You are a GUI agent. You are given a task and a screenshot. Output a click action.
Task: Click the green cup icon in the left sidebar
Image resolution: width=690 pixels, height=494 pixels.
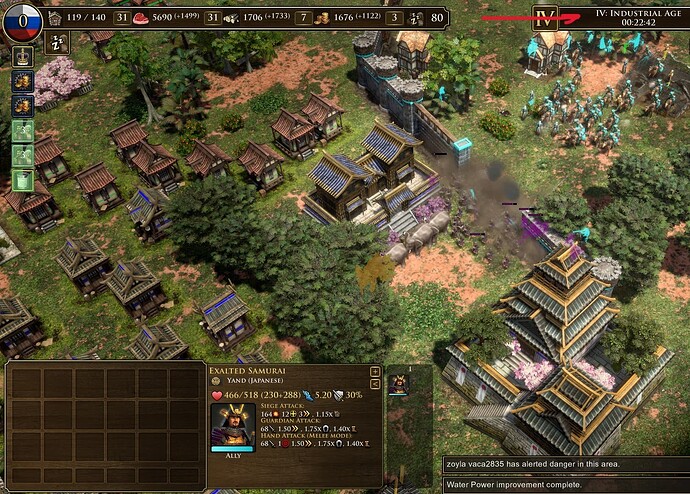coord(21,180)
